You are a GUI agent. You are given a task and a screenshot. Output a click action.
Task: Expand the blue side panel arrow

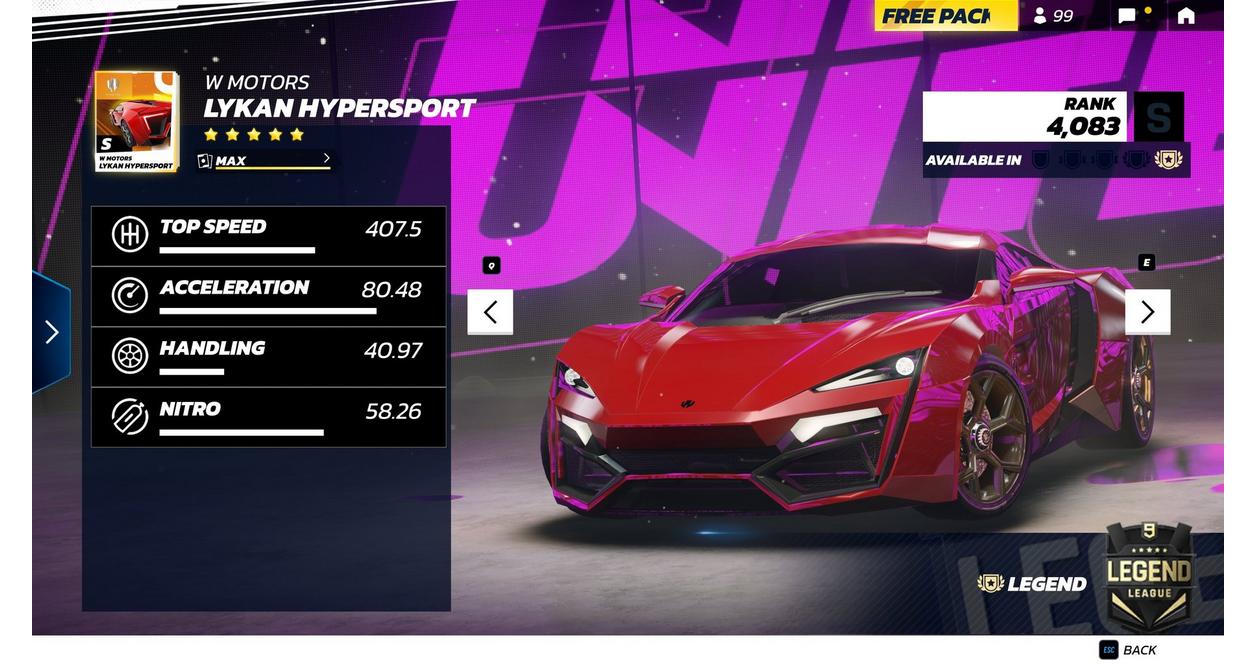[51, 332]
